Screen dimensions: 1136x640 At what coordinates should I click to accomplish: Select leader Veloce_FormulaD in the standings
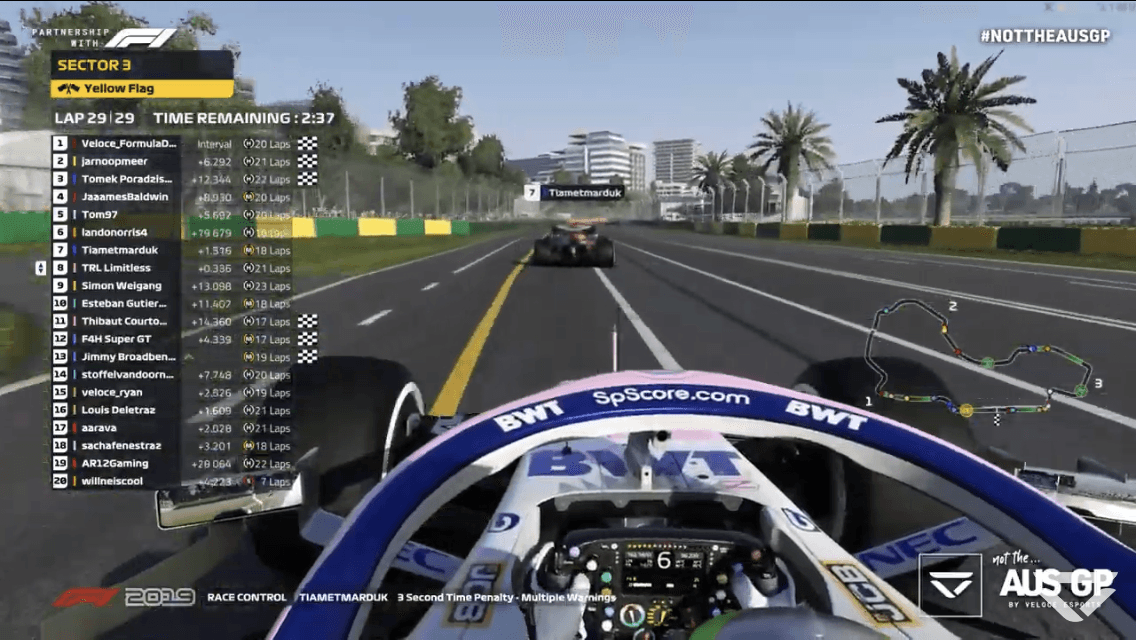pyautogui.click(x=128, y=144)
